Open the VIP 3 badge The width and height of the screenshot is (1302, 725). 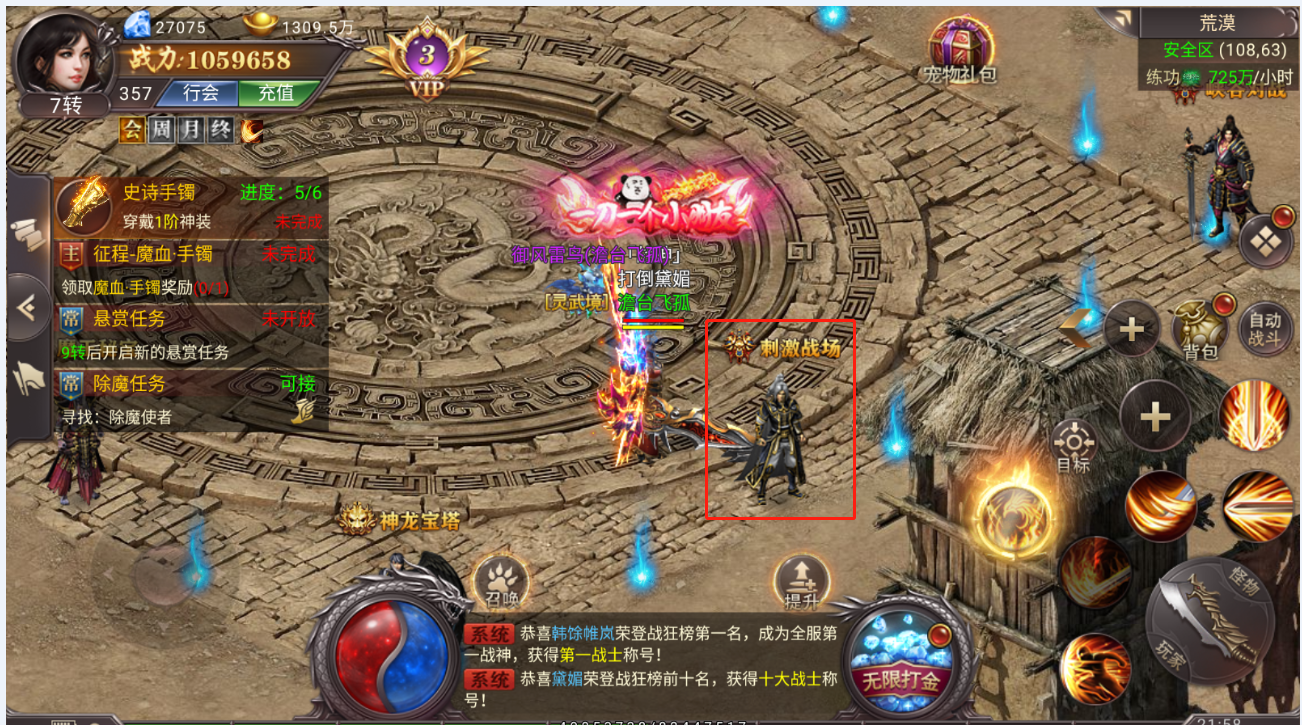pos(427,58)
